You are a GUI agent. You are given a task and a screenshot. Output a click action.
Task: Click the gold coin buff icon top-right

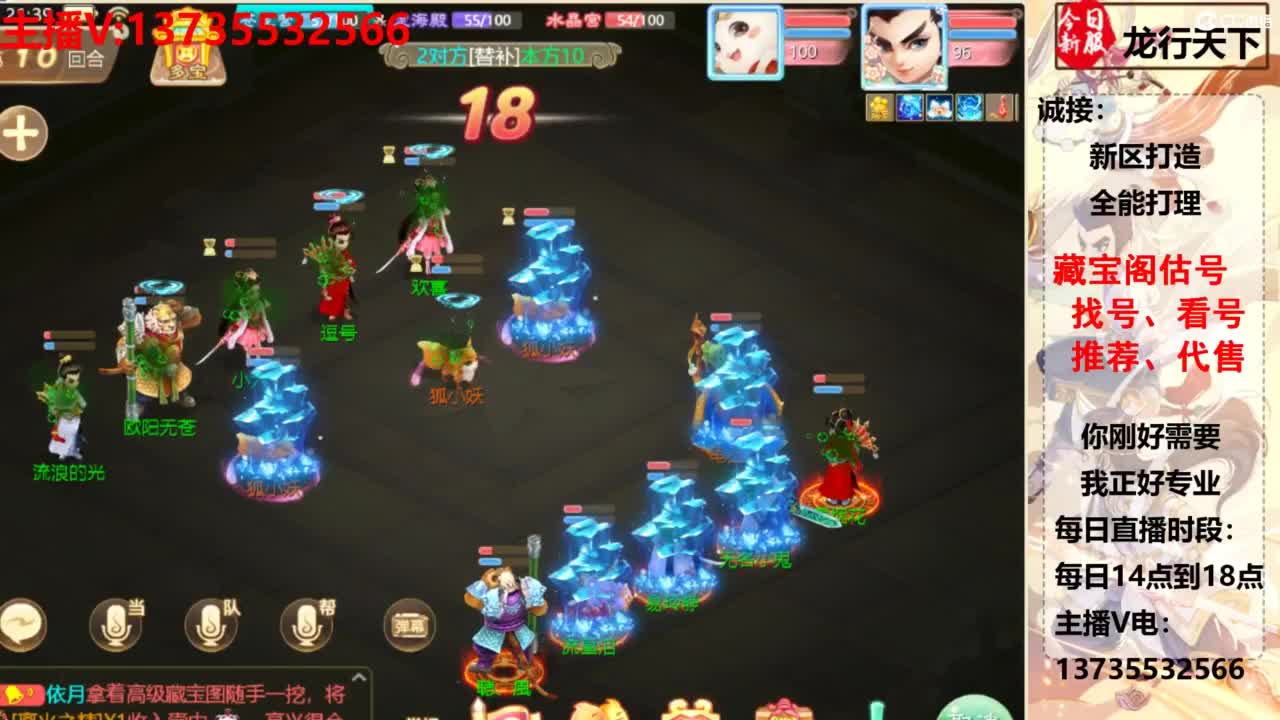[x=880, y=107]
